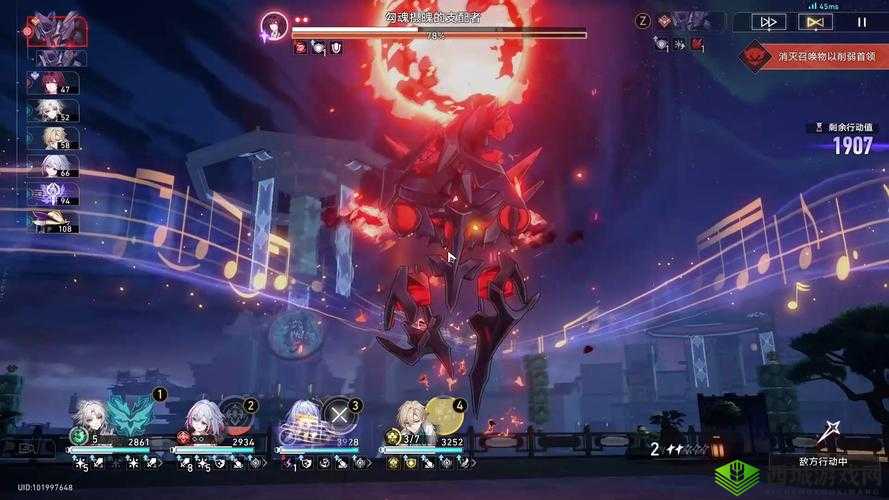Image resolution: width=889 pixels, height=500 pixels.
Task: Open the red boss-weakening objective banner
Action: pyautogui.click(x=812, y=57)
